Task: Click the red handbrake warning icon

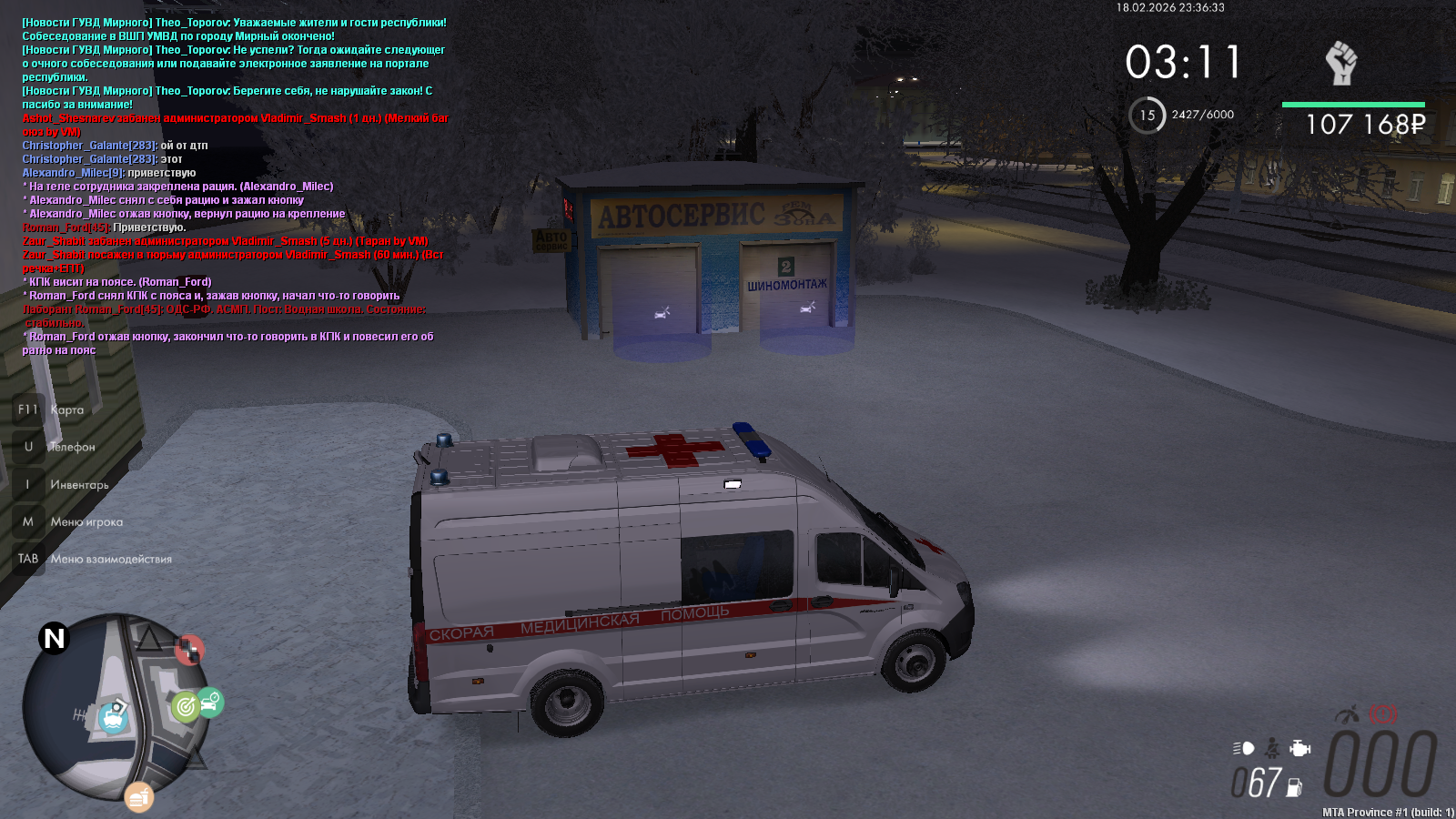Action: click(x=1383, y=714)
